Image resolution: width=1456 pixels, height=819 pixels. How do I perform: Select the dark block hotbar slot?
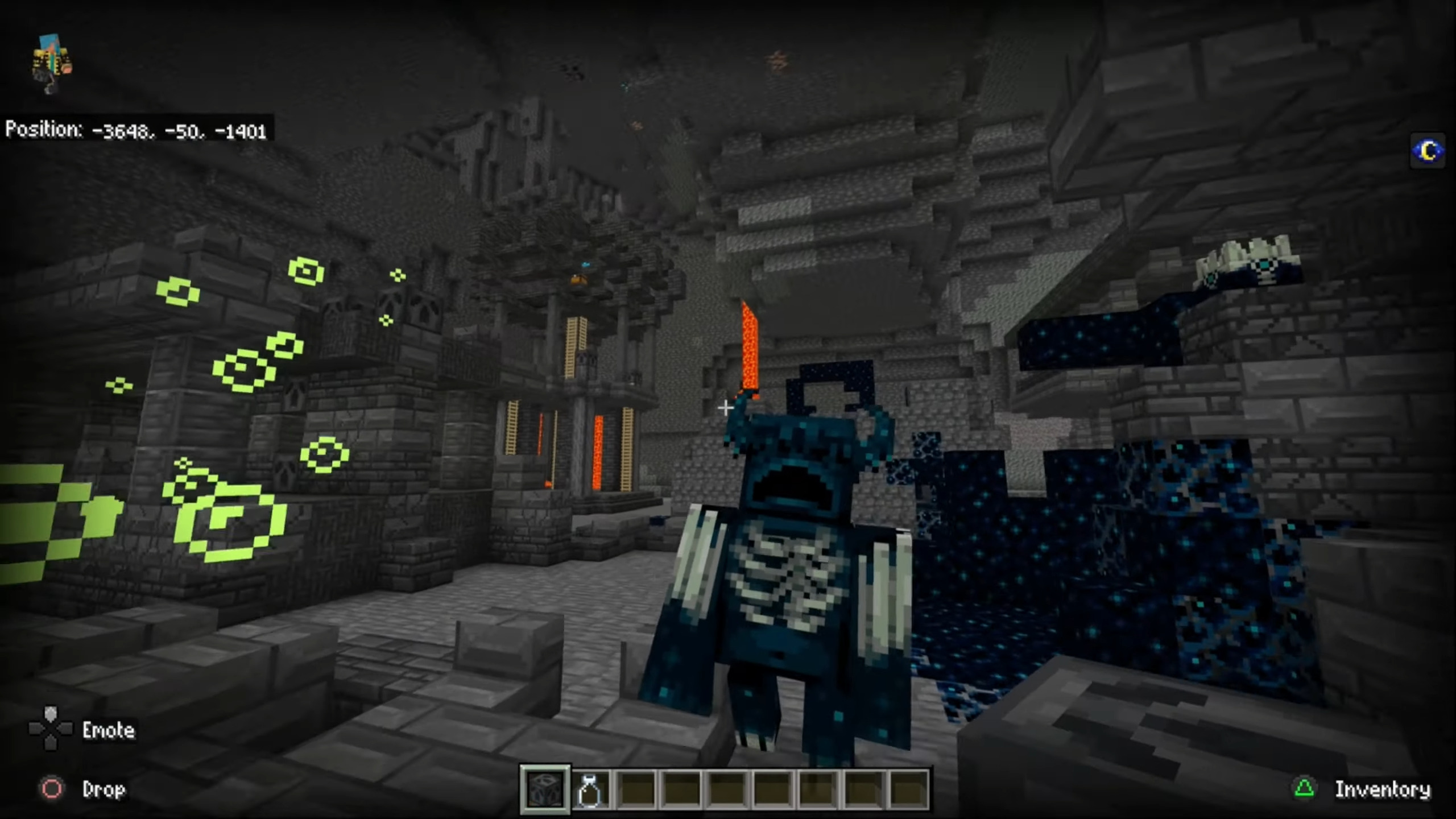click(545, 789)
